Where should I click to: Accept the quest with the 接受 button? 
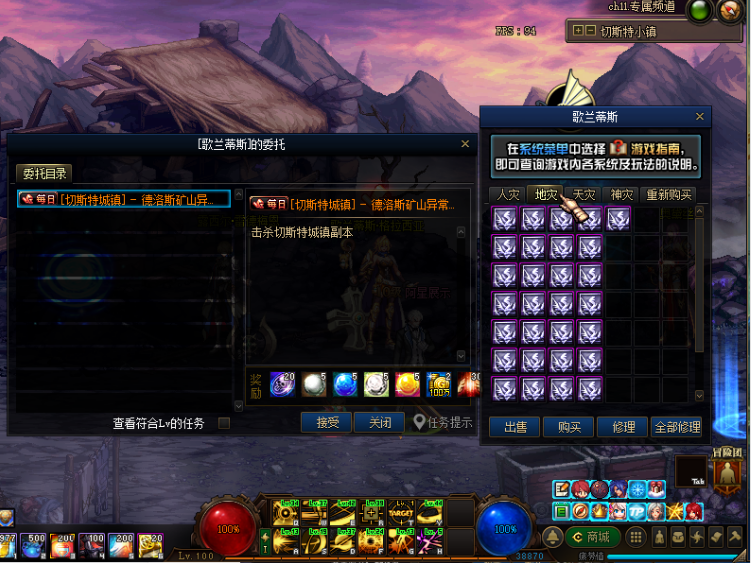point(326,423)
